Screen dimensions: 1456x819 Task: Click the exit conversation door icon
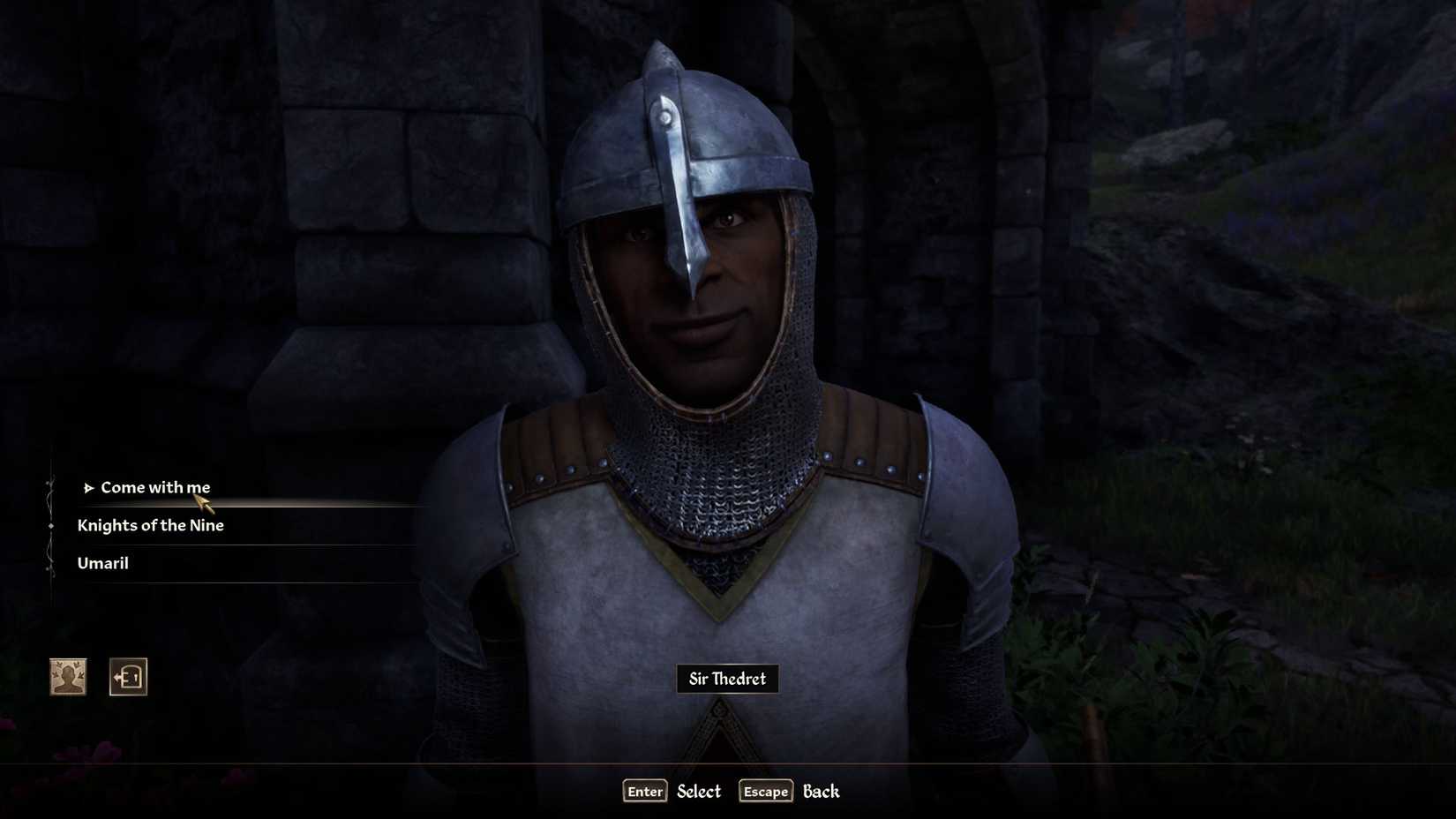pos(128,676)
